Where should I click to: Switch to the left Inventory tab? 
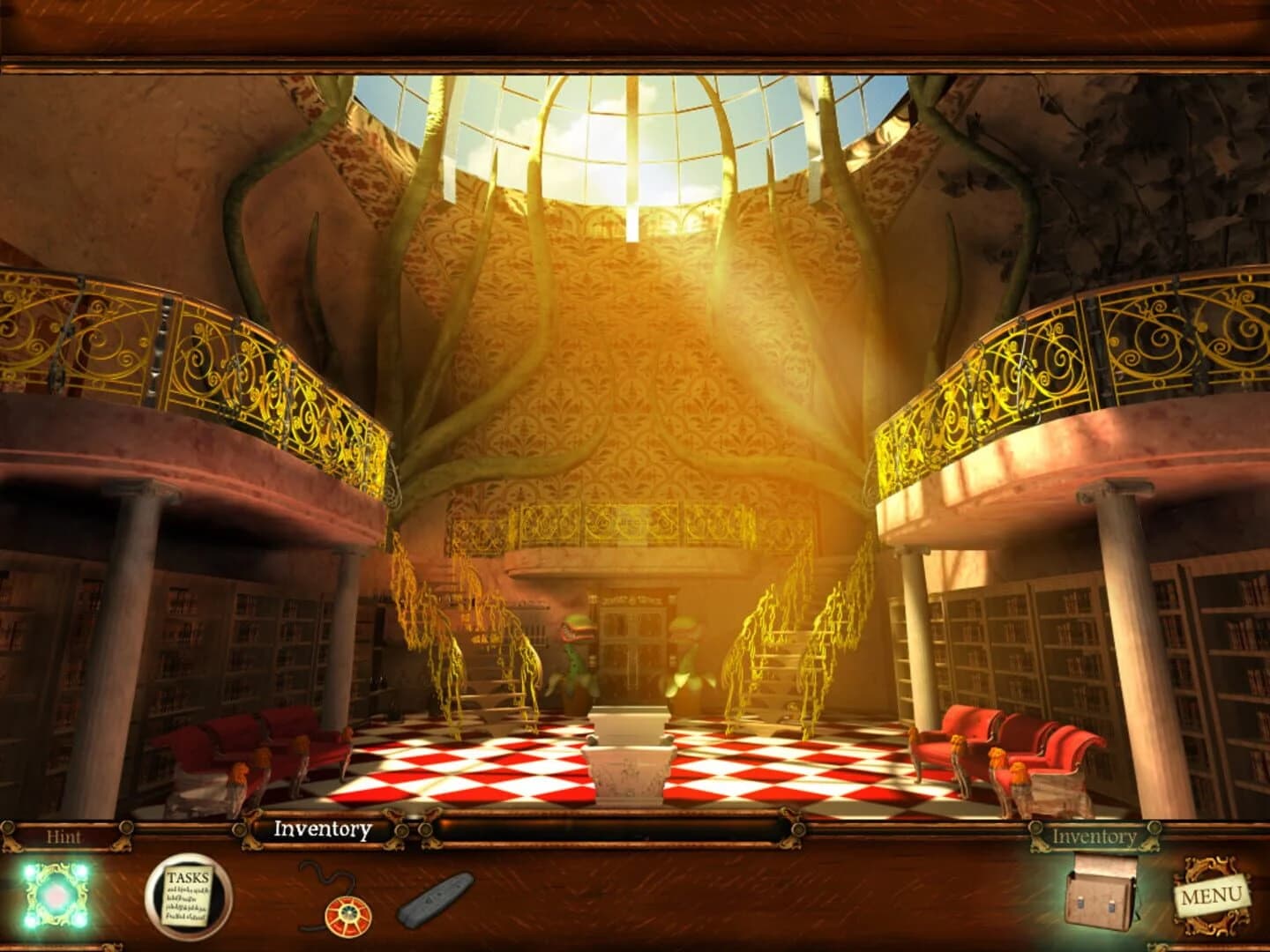click(322, 829)
